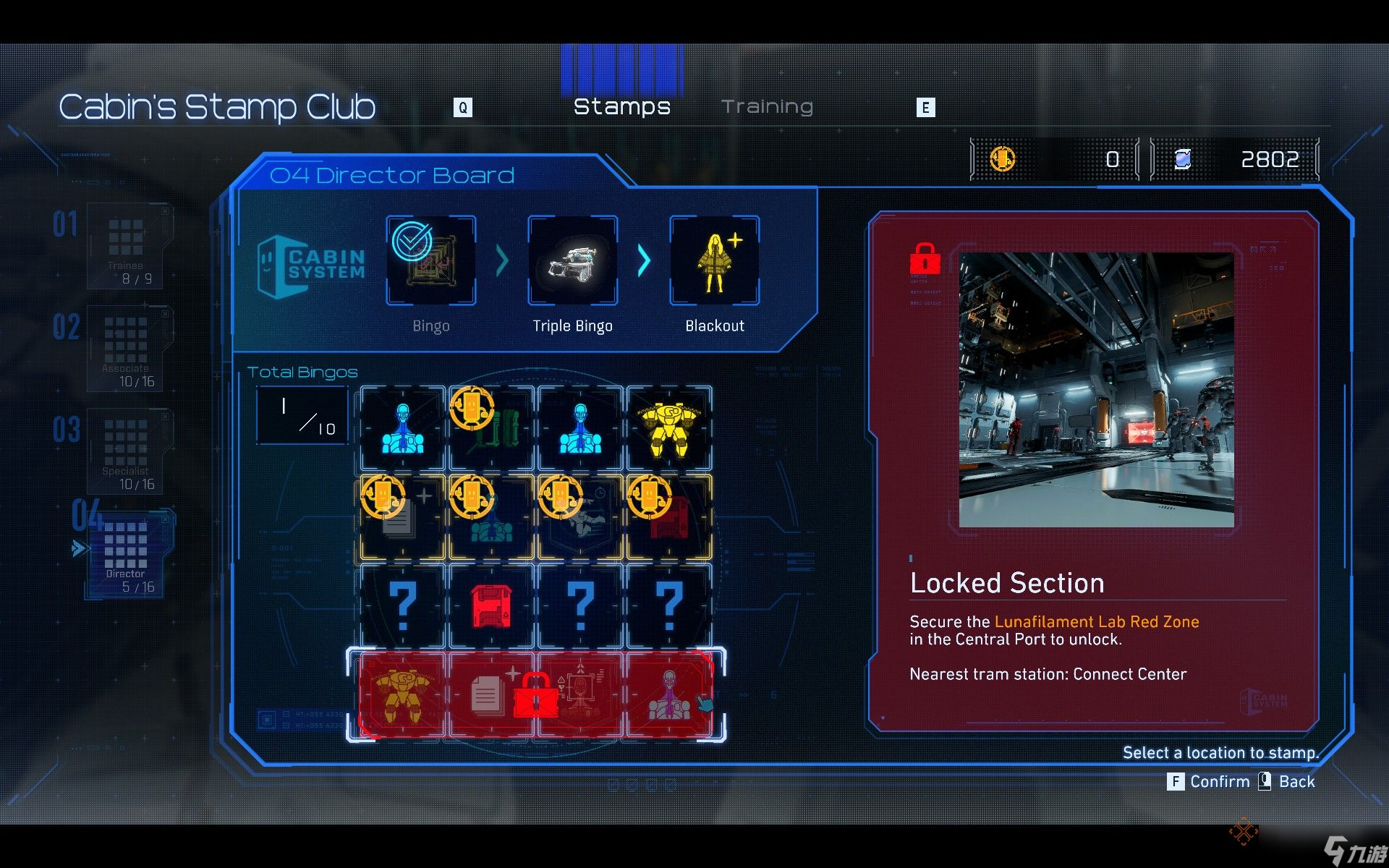Viewport: 1389px width, 868px height.
Task: Select the Stamps tab
Action: pyautogui.click(x=621, y=107)
